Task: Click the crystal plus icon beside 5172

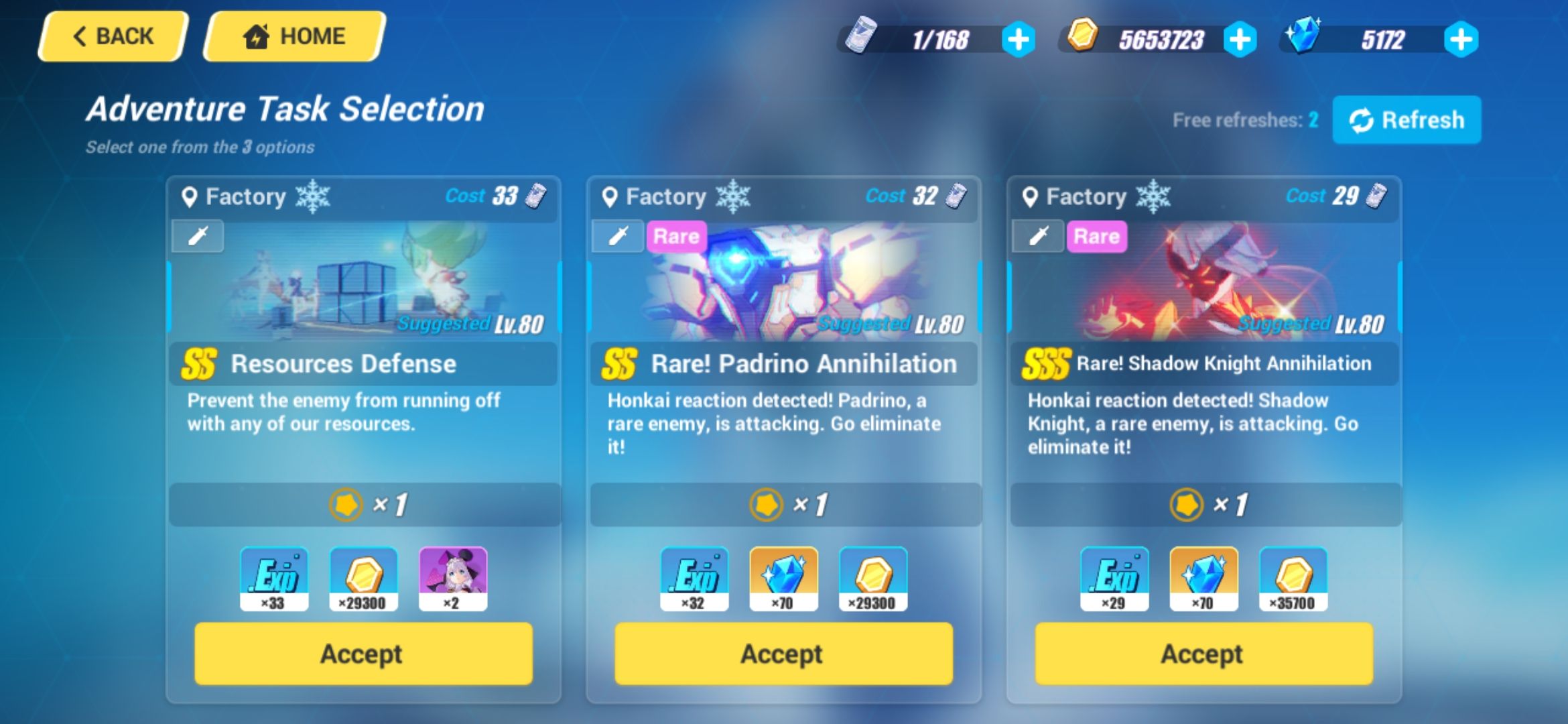Action: [1461, 40]
